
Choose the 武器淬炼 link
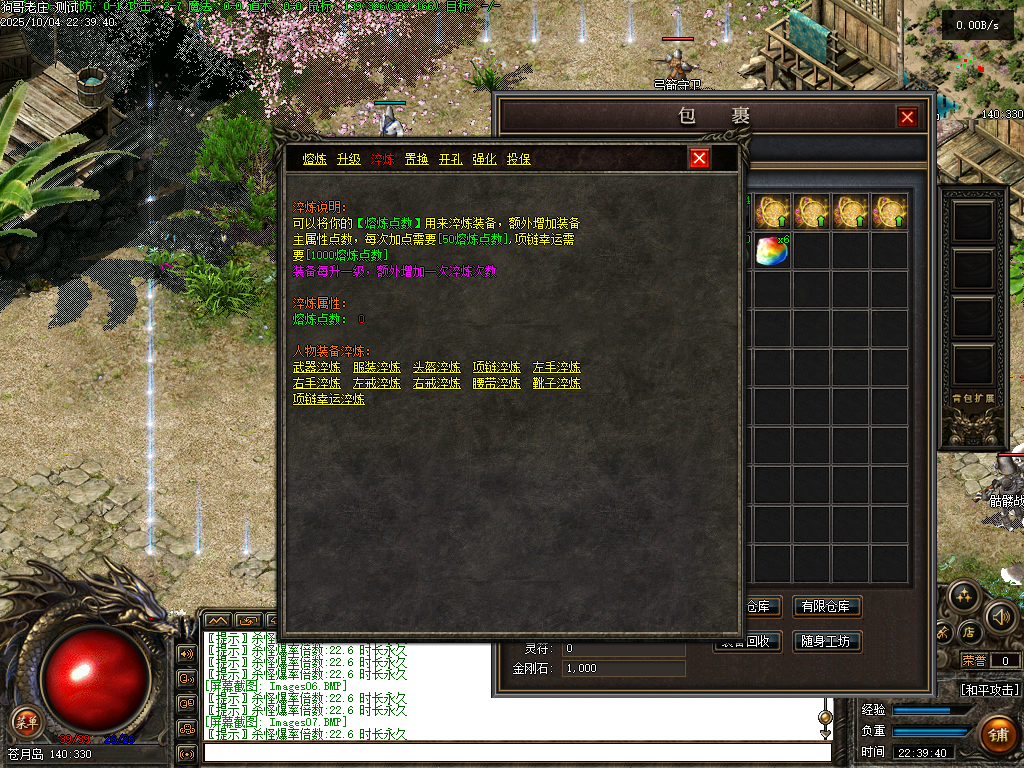point(316,367)
